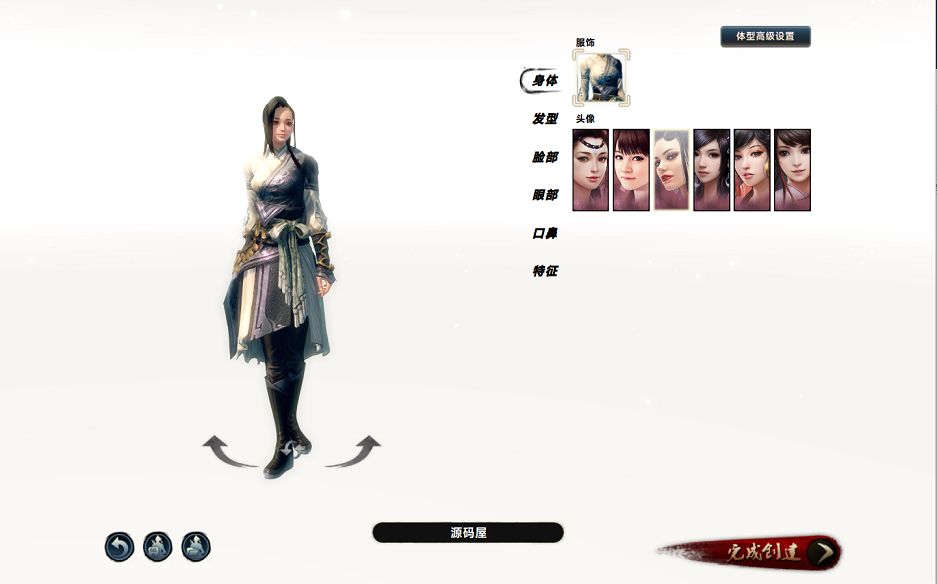This screenshot has height=584, width=937.
Task: Rotate character with the right curved arrow
Action: pos(353,452)
